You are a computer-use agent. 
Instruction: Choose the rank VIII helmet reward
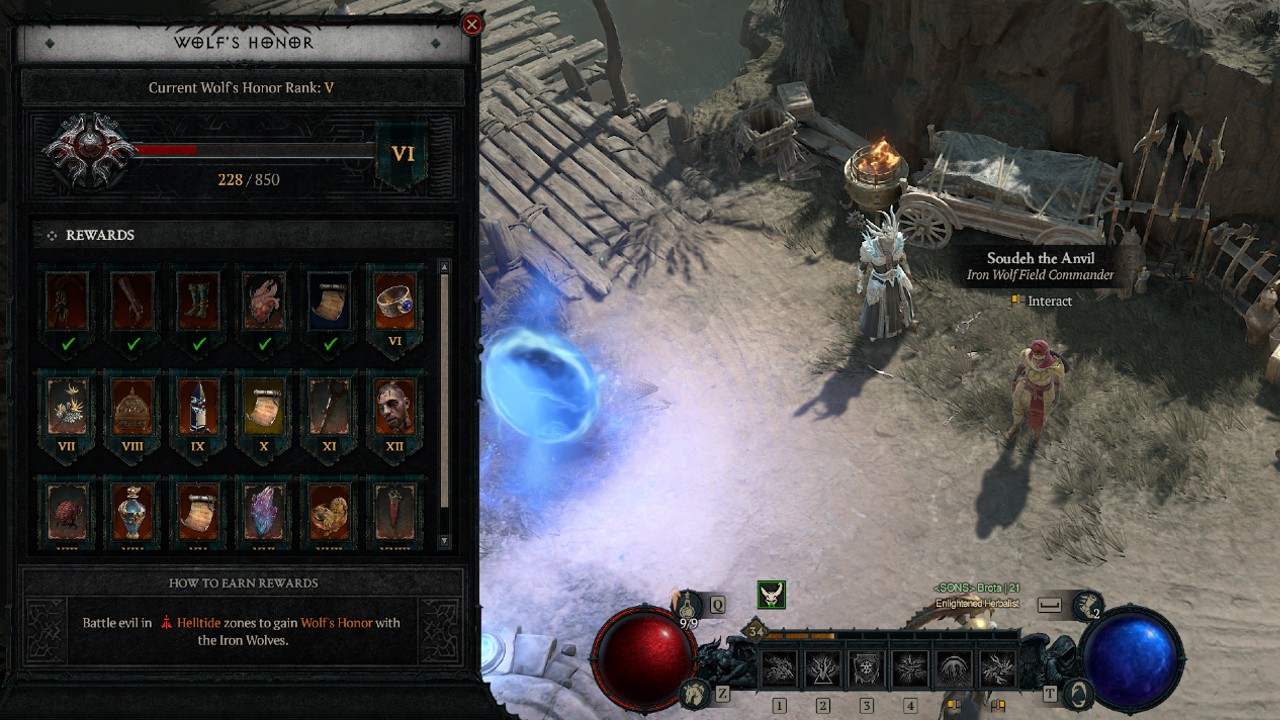[x=132, y=407]
